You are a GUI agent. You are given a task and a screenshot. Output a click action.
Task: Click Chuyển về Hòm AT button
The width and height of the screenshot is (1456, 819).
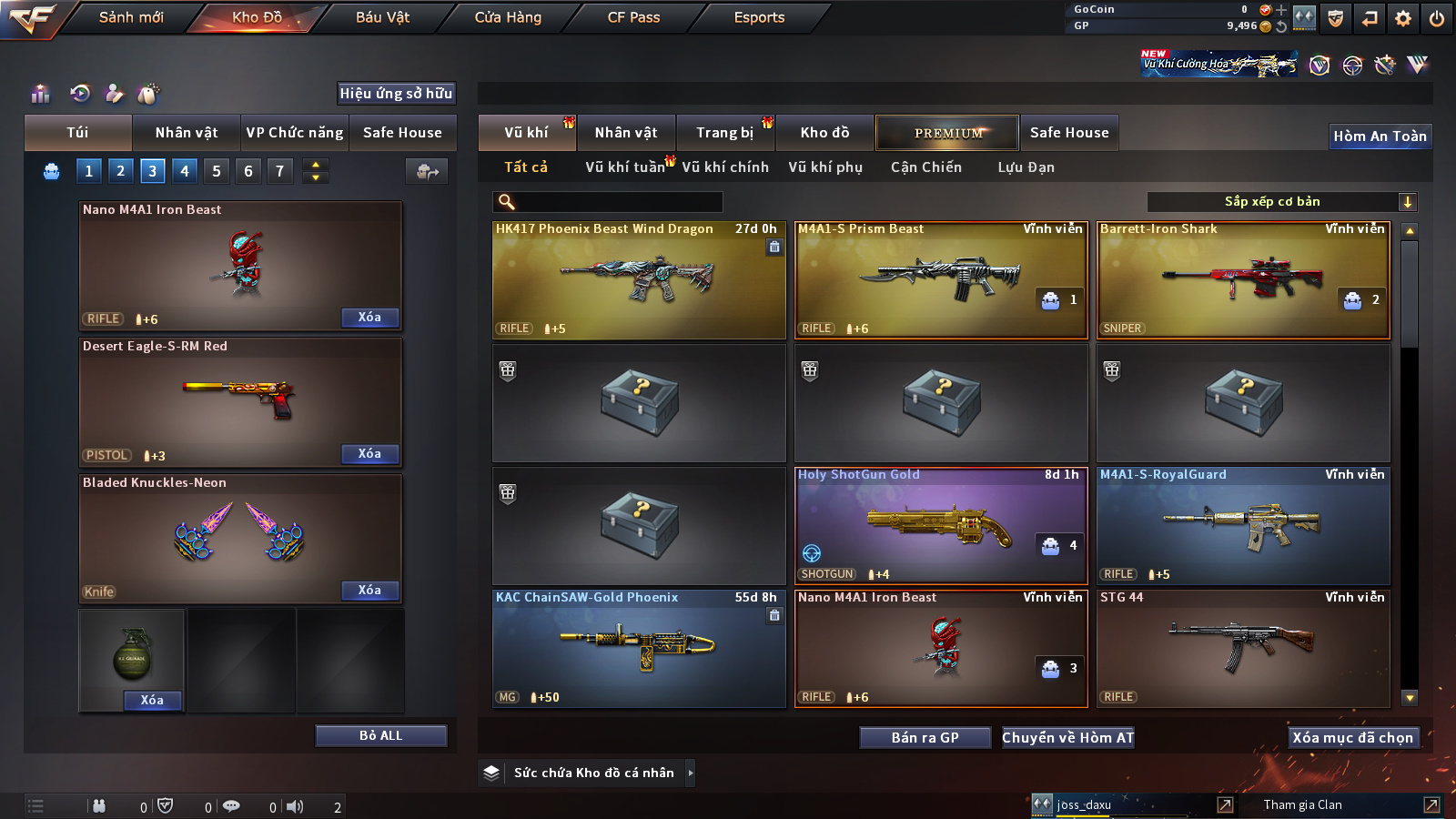point(1068,738)
